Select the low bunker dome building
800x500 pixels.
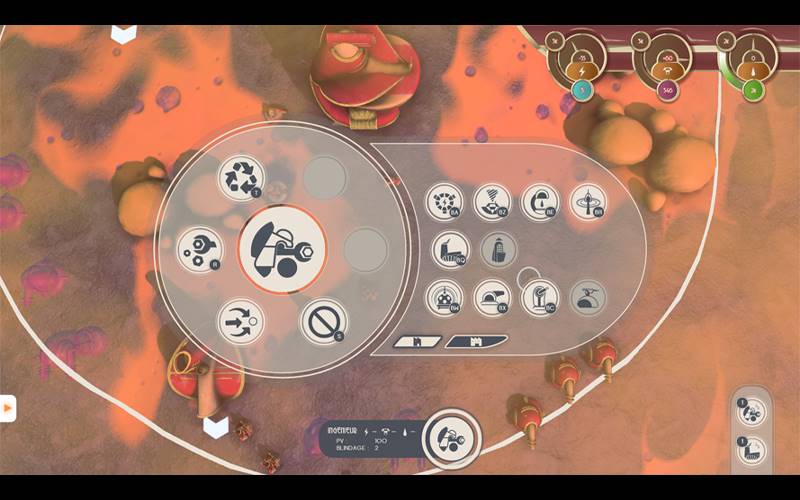pyautogui.click(x=492, y=297)
